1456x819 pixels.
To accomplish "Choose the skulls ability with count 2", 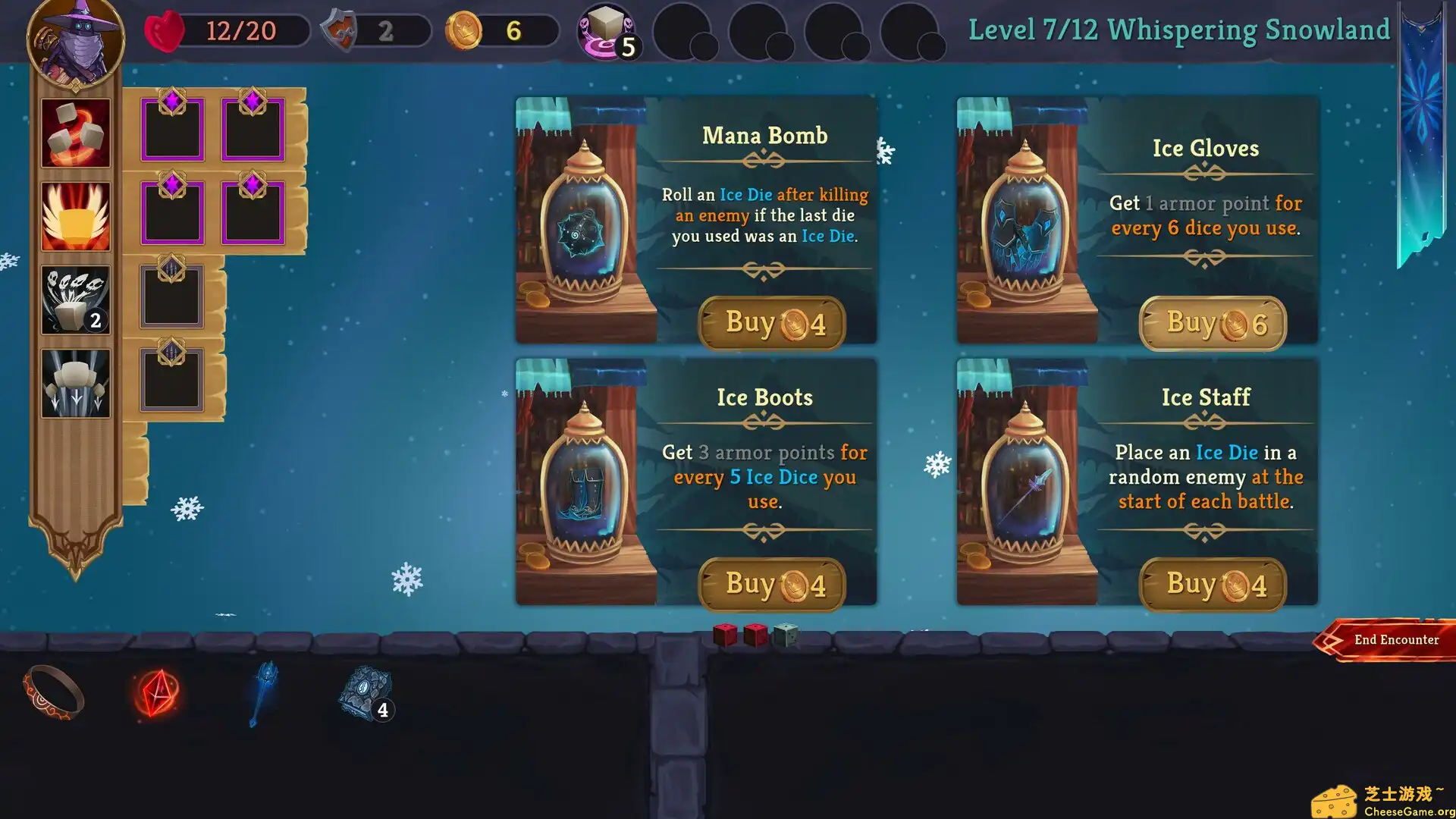I will (76, 300).
